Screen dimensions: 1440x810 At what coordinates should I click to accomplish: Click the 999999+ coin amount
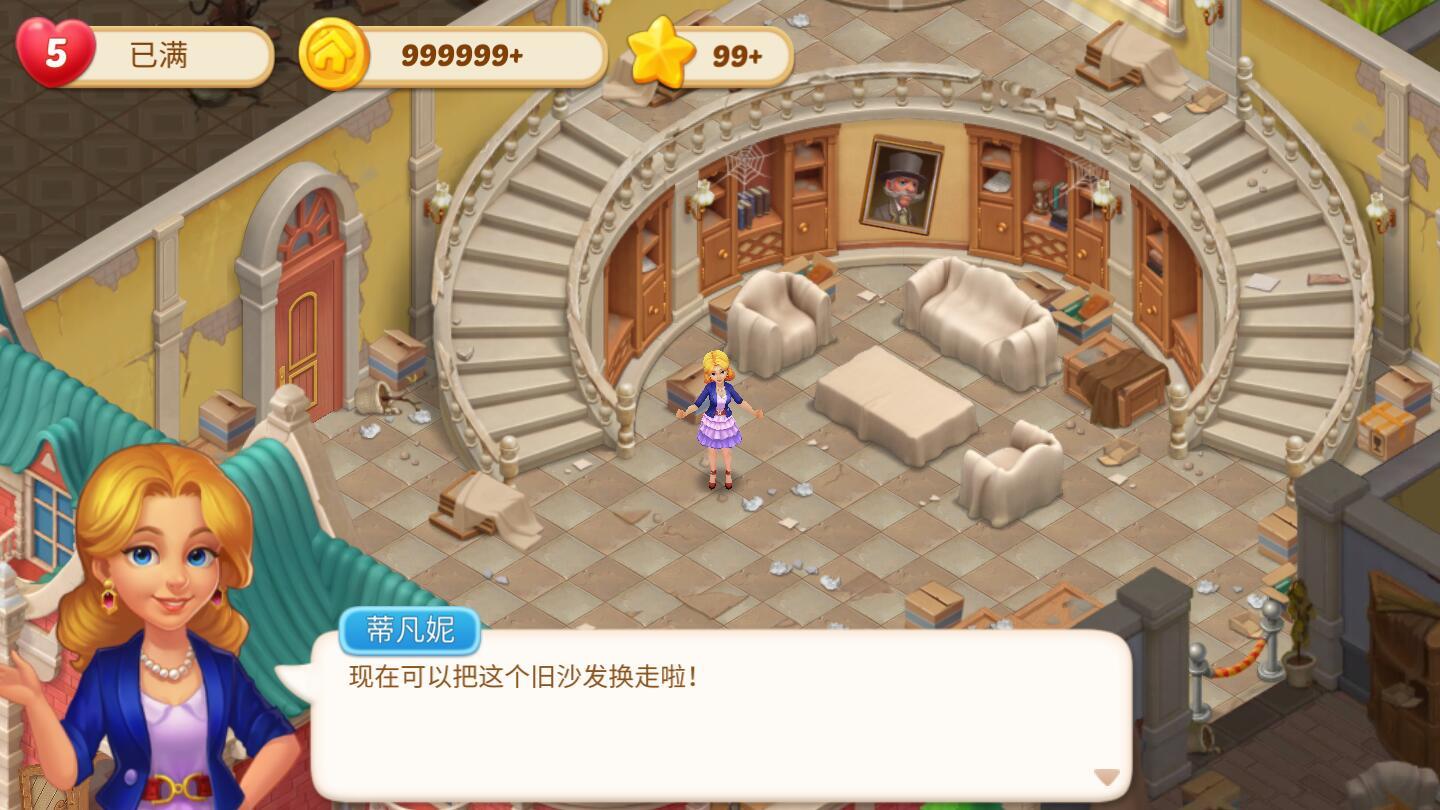[460, 57]
